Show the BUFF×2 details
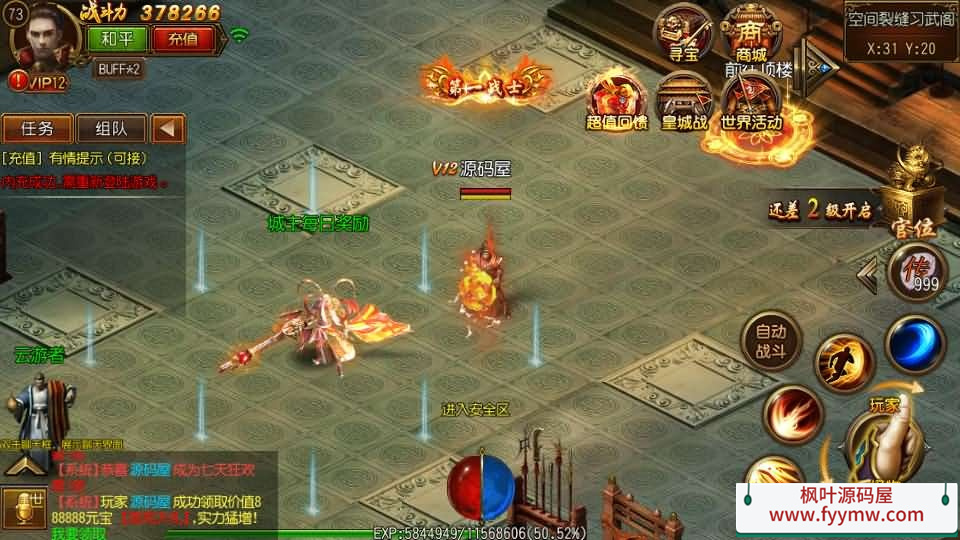 click(120, 69)
